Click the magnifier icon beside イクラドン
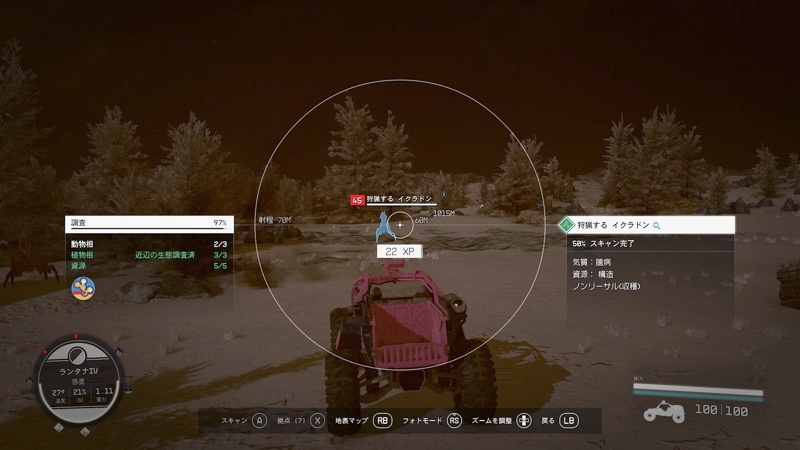 [x=657, y=227]
